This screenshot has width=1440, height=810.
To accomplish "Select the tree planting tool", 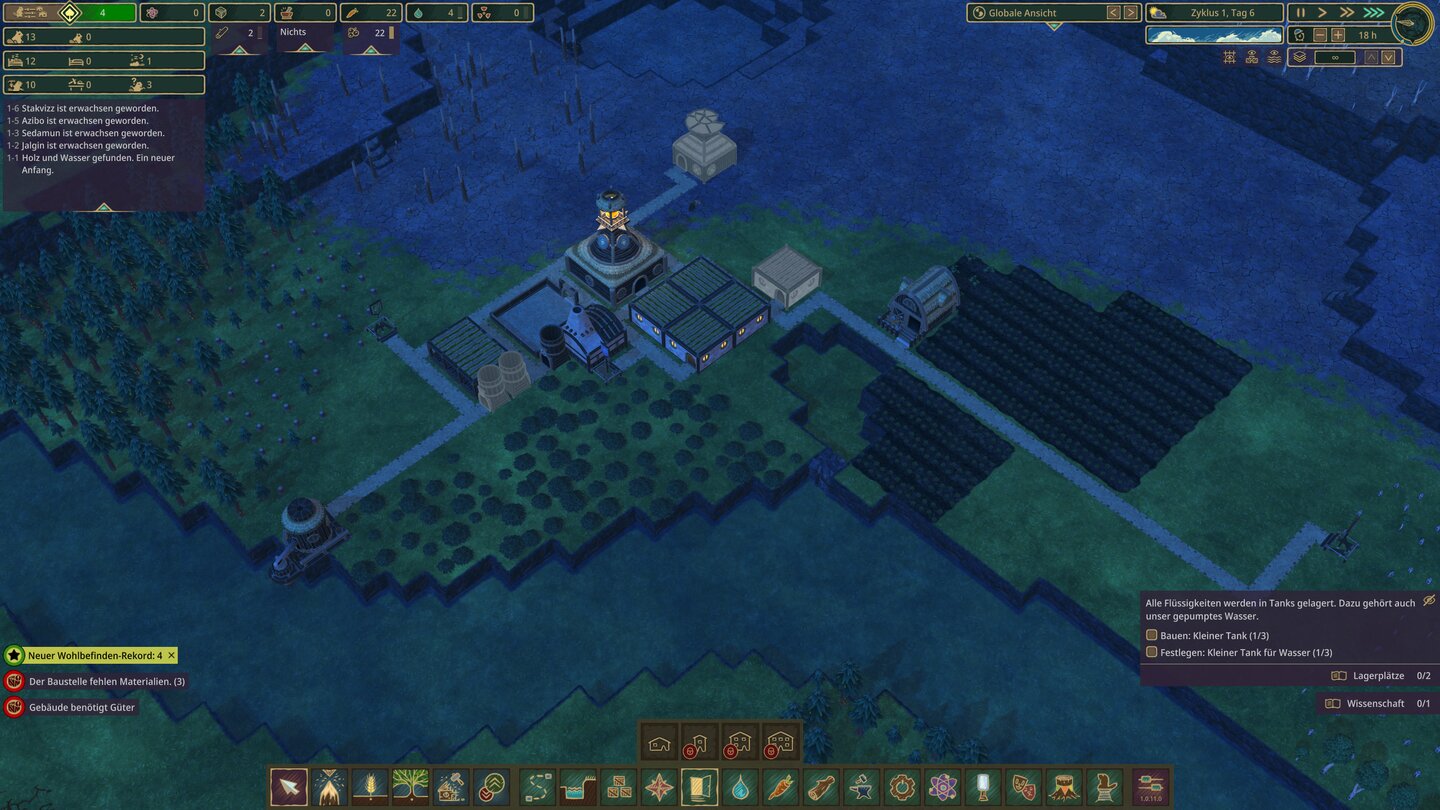I will (410, 787).
